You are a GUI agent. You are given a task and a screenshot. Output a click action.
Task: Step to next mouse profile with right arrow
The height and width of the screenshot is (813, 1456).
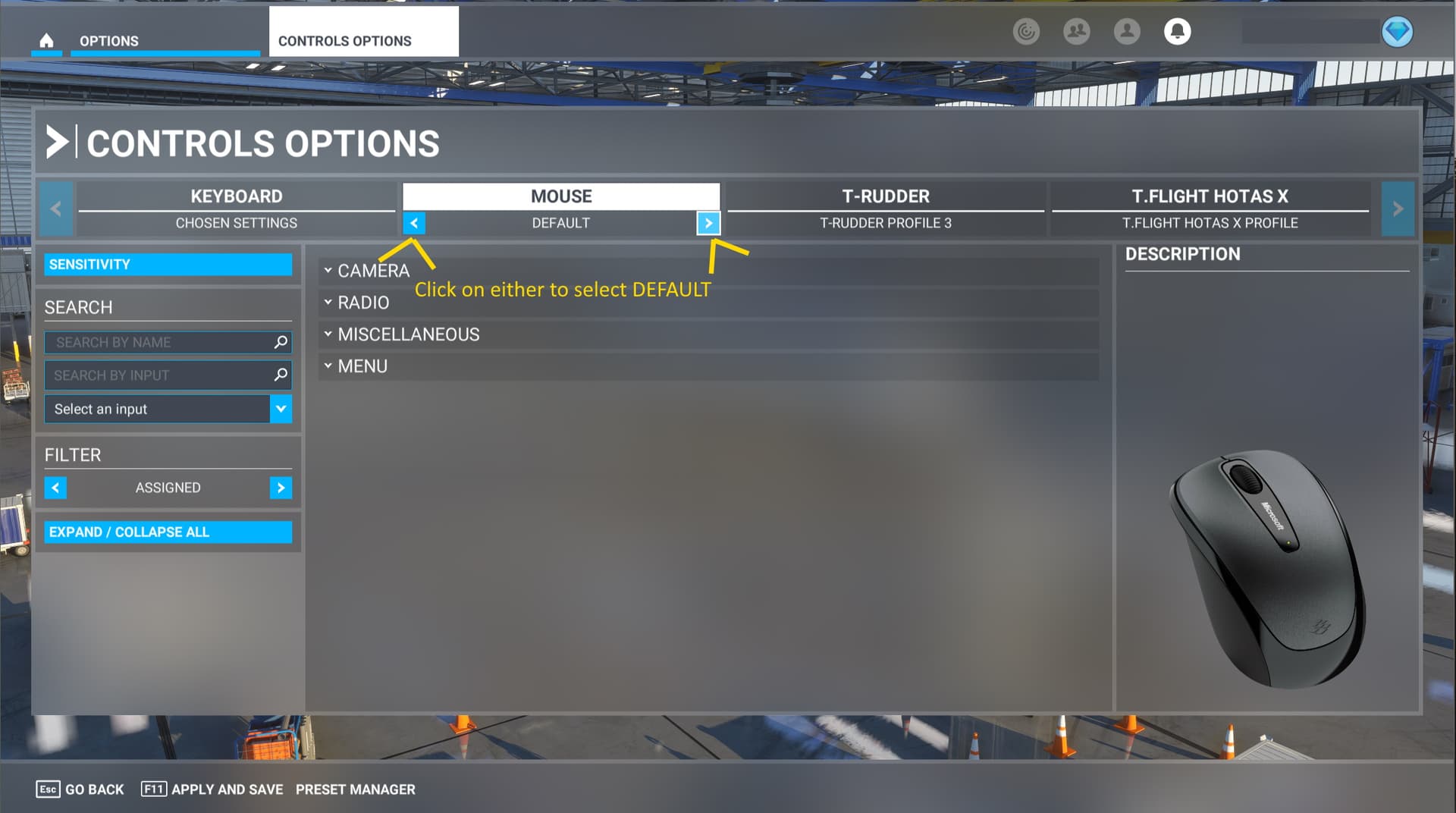708,223
